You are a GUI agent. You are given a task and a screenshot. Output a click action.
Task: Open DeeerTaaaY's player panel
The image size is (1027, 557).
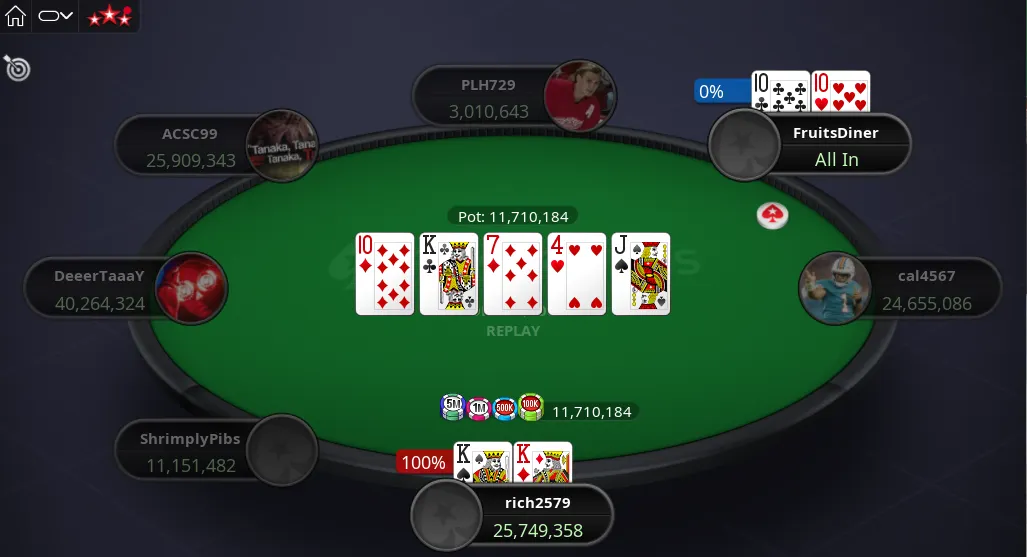(100, 289)
